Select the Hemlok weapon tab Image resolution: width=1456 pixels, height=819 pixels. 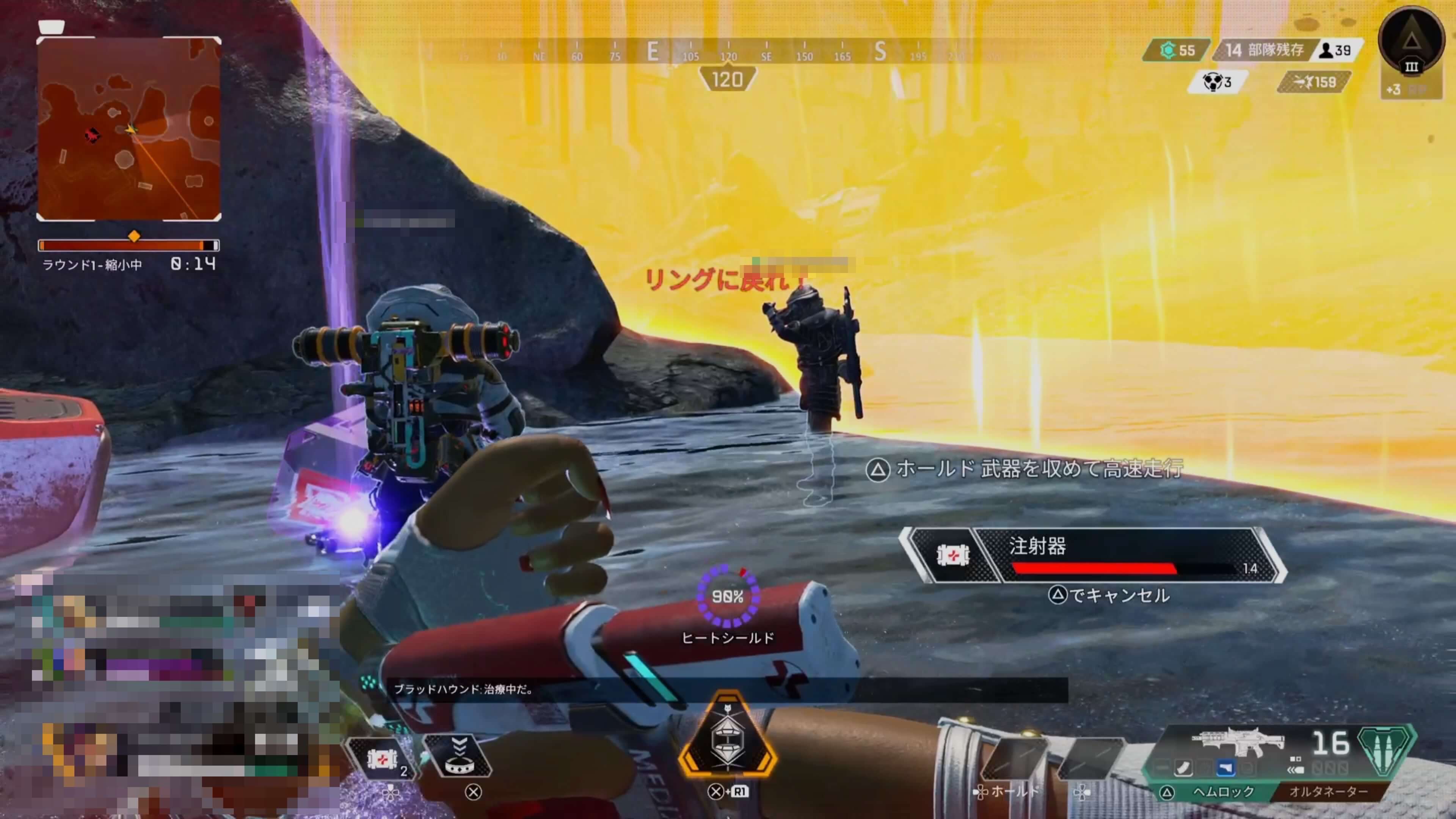1222,792
